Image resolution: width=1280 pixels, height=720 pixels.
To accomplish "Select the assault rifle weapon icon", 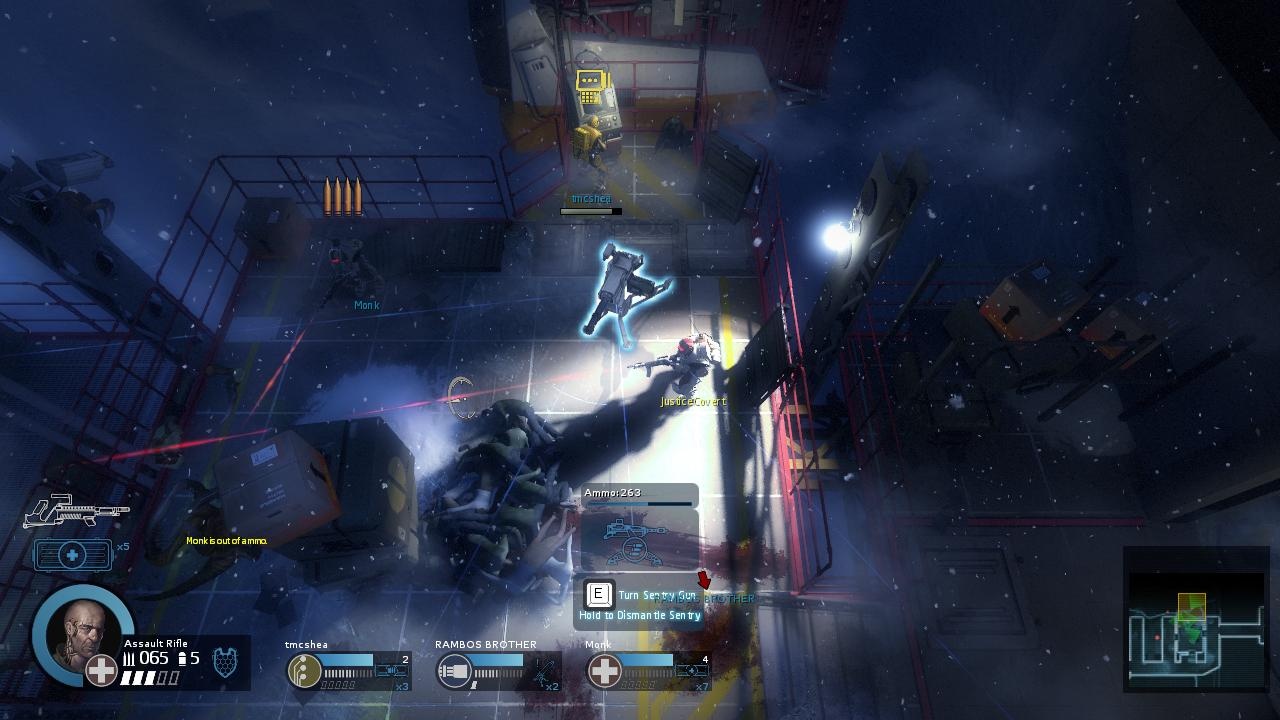I will coord(77,510).
